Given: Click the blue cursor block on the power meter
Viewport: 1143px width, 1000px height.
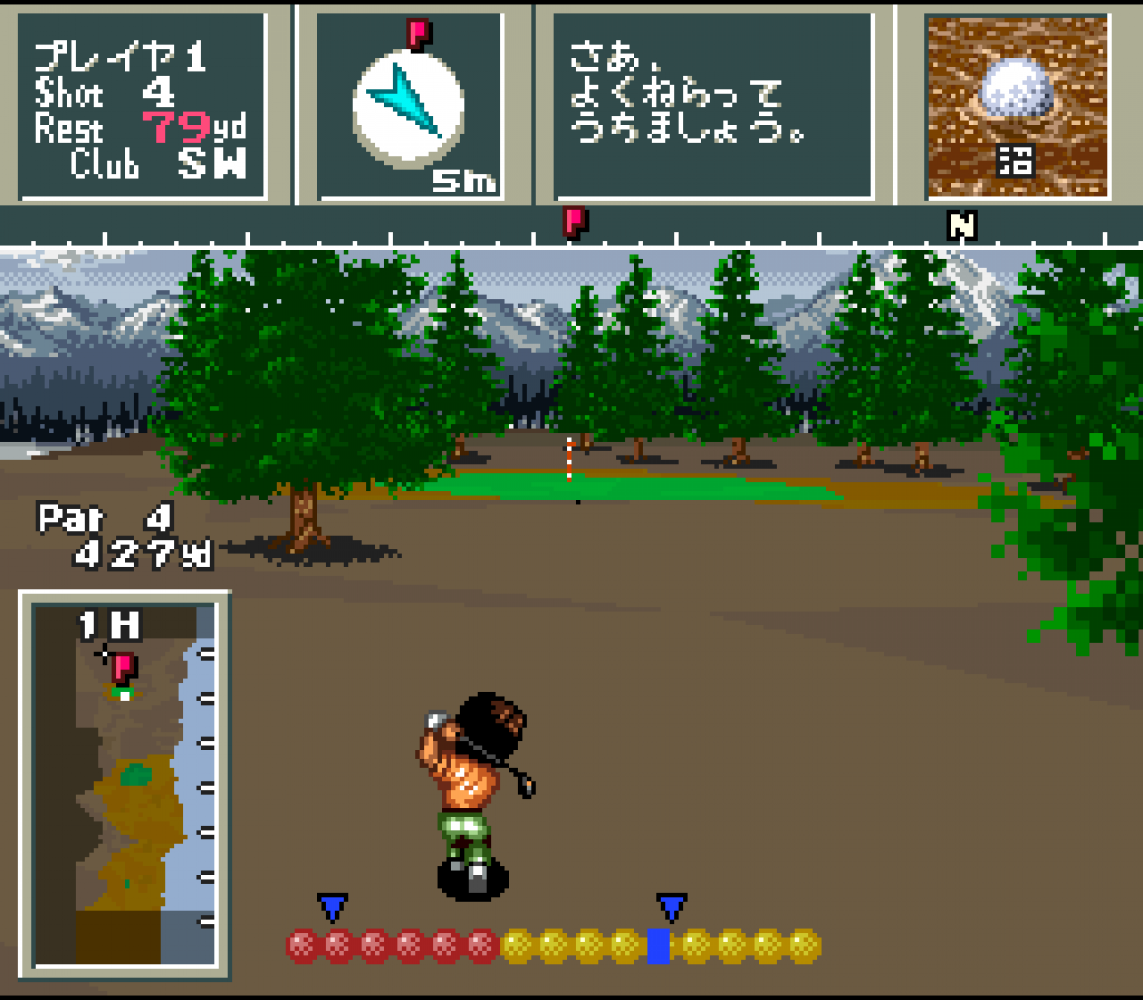Looking at the screenshot, I should [658, 945].
